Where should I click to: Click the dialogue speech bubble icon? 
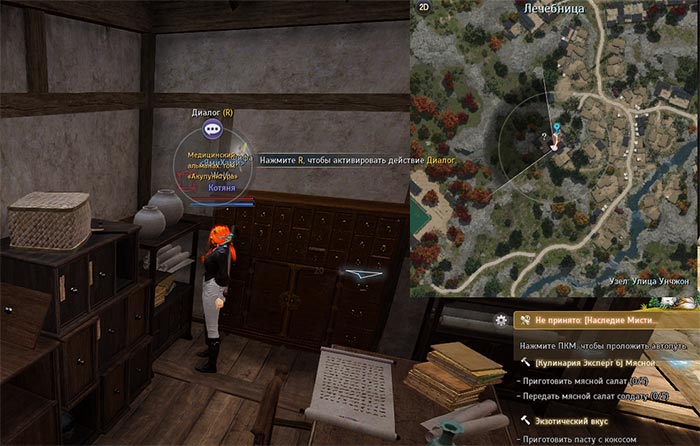click(211, 129)
